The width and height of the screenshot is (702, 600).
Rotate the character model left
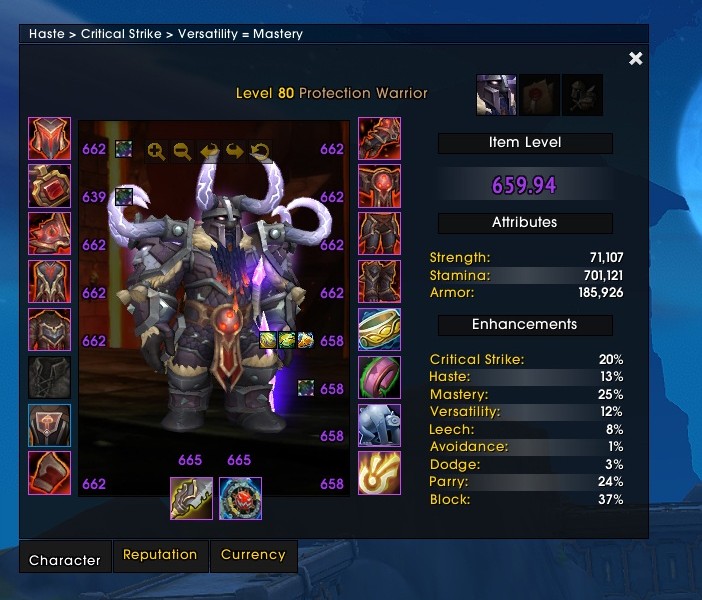209,152
